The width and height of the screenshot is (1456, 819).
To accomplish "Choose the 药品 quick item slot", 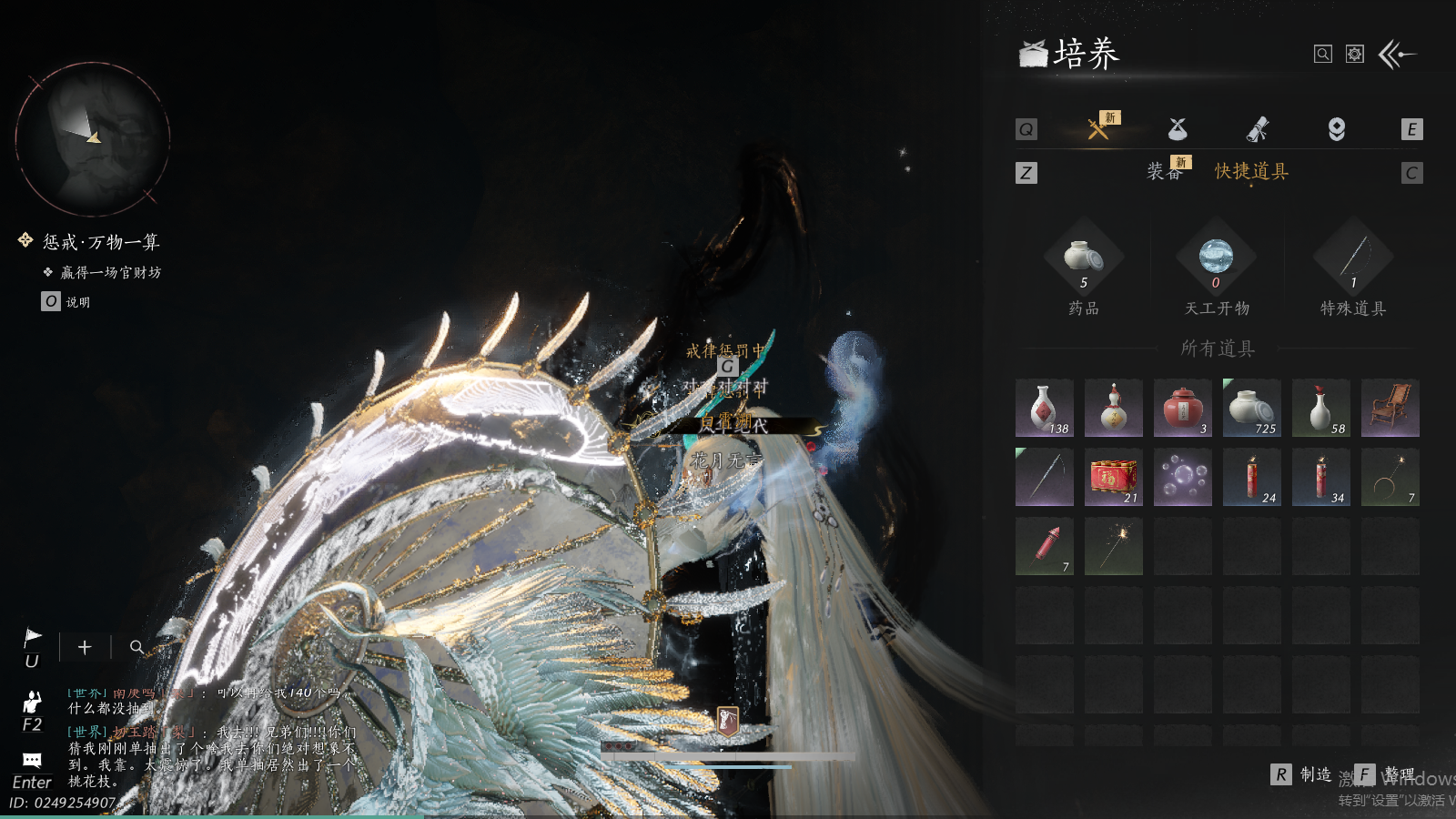I will [1083, 259].
